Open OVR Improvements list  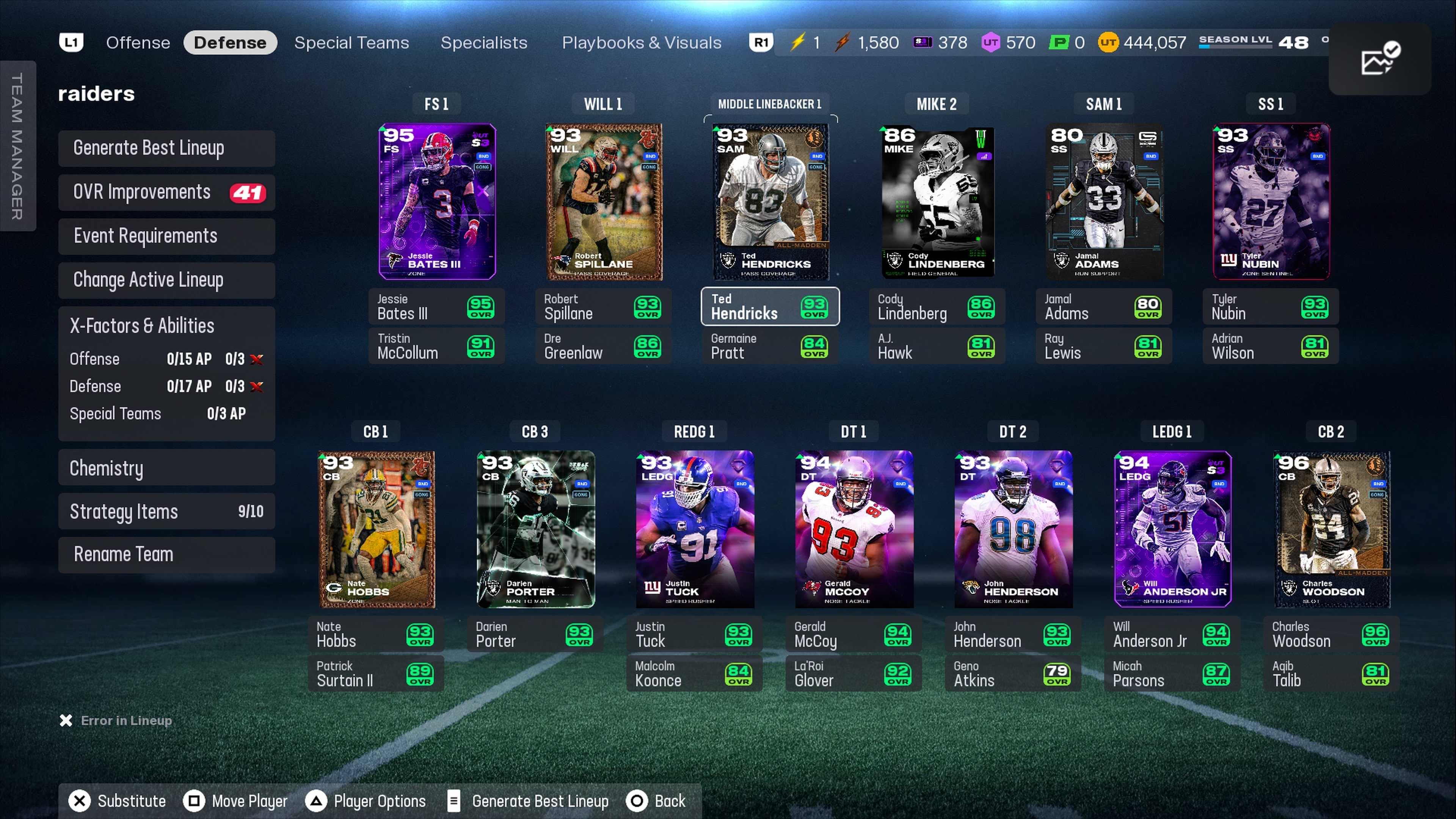166,192
